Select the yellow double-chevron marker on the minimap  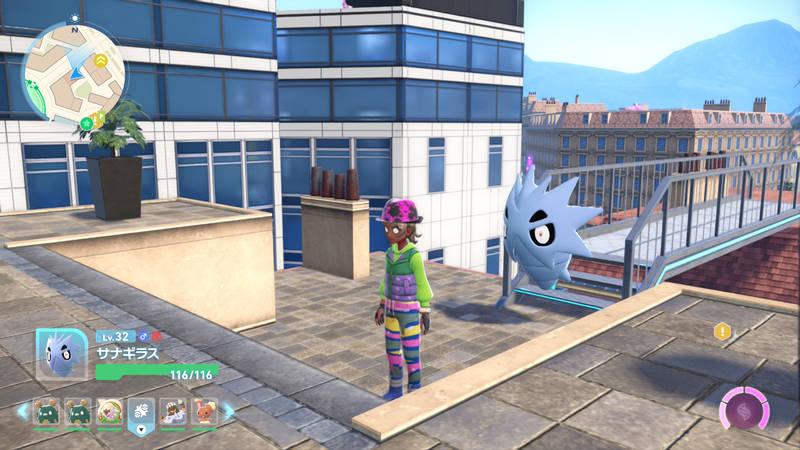point(102,62)
